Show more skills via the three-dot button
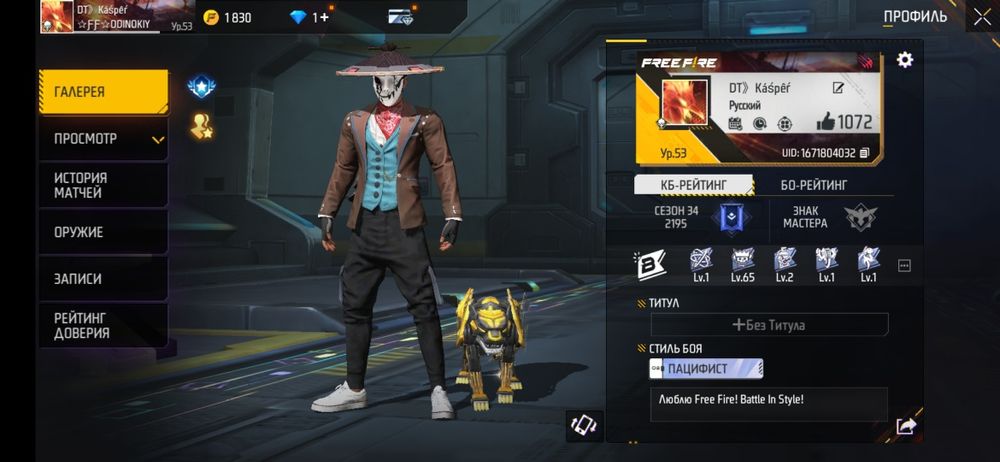 click(x=904, y=265)
